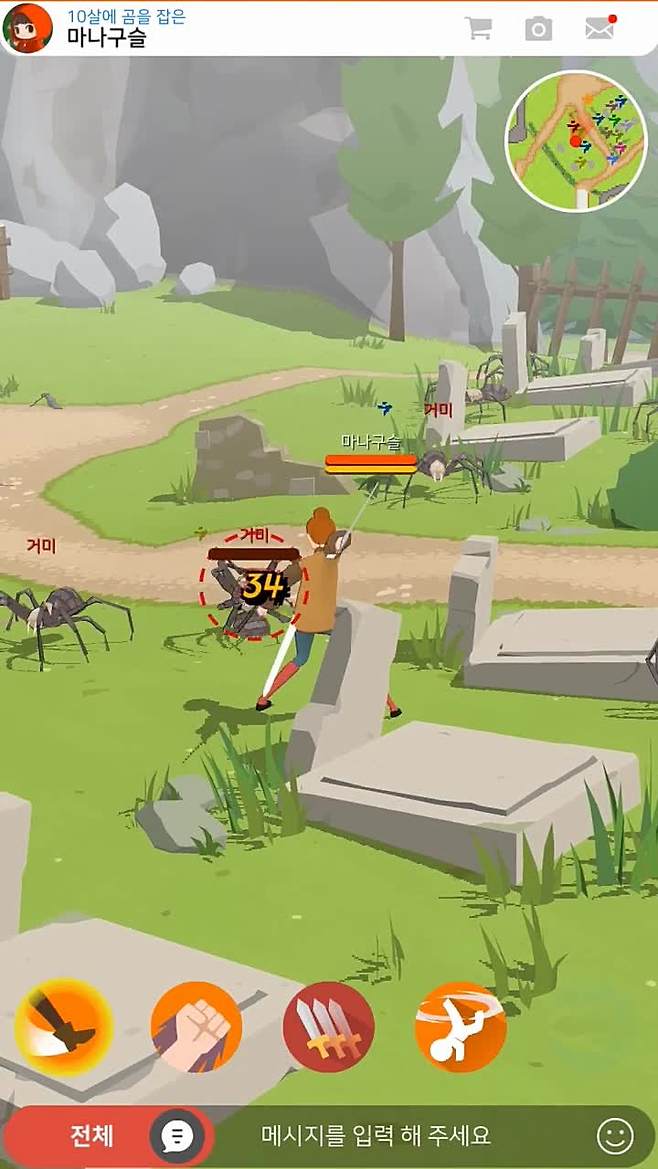Image resolution: width=658 pixels, height=1169 pixels.
Task: Perform the spinning kick skill
Action: click(x=460, y=1027)
